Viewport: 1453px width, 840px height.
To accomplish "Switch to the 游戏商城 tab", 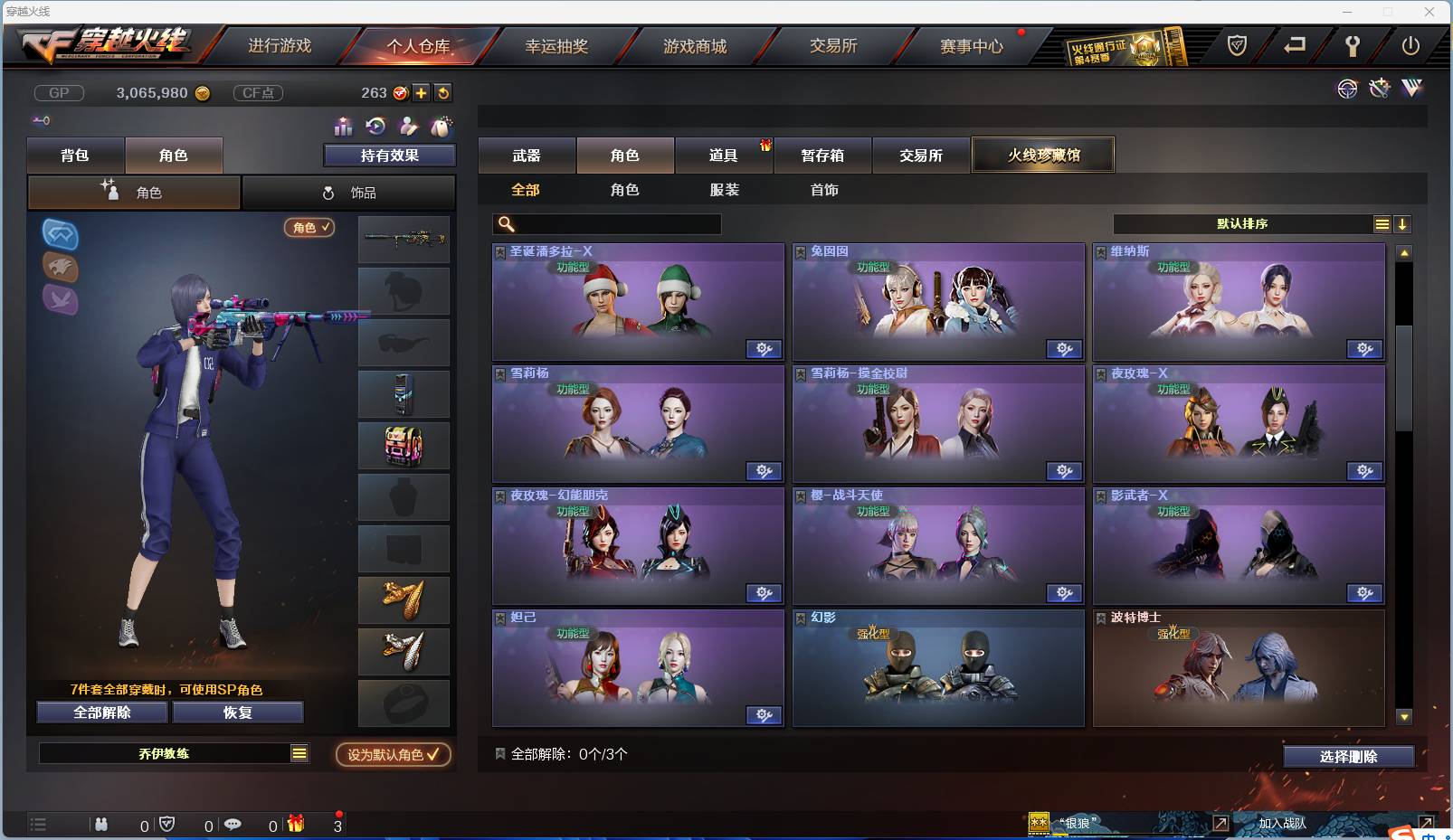I will point(696,45).
